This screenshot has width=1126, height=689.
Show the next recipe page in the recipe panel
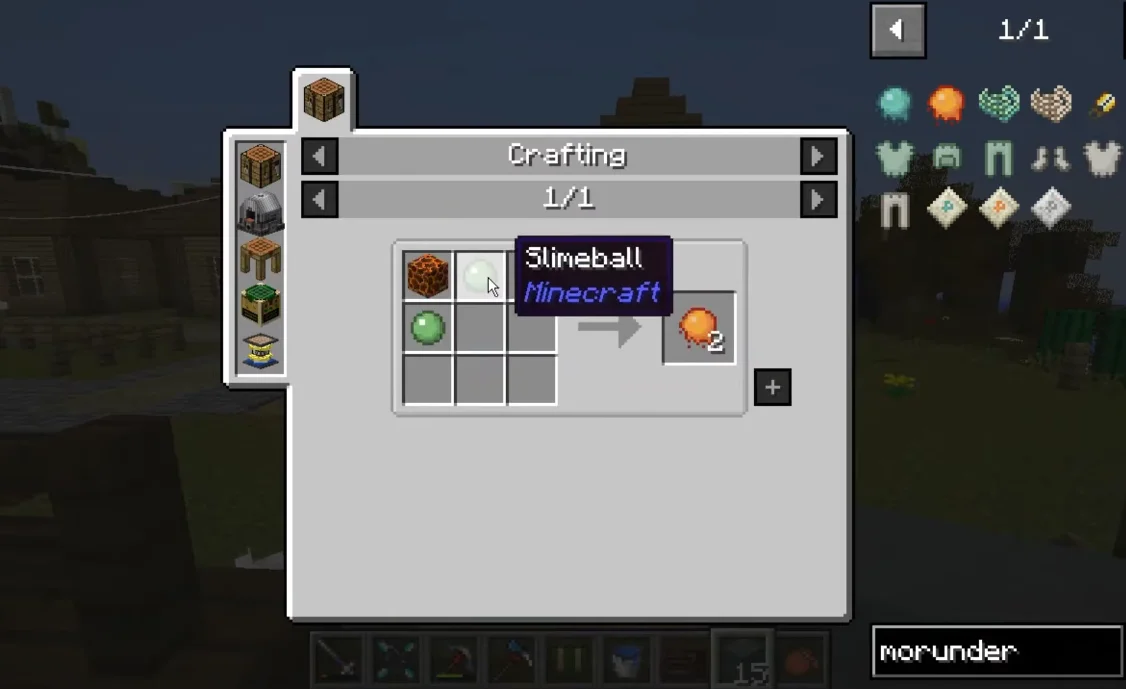point(818,199)
